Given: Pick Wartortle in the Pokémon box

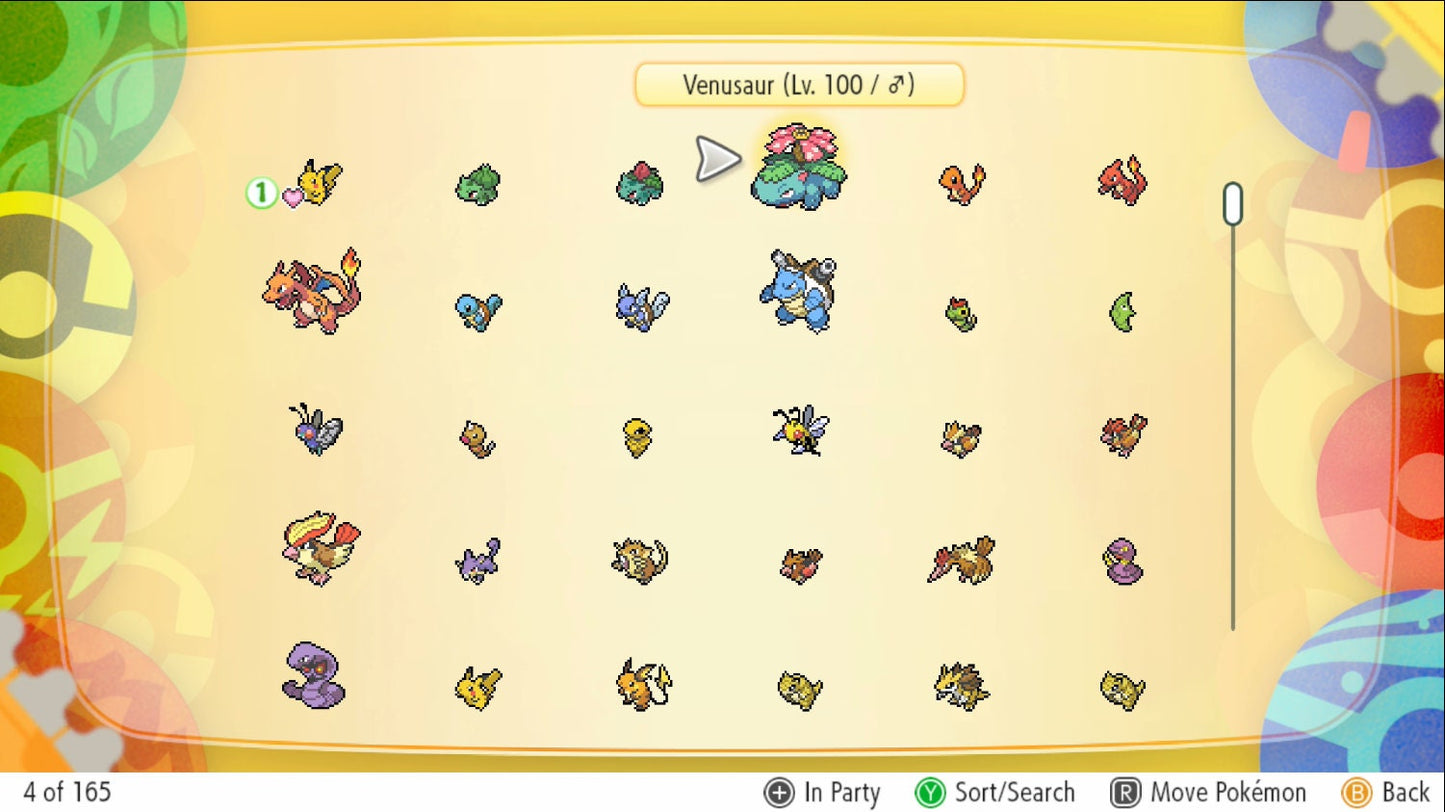Looking at the screenshot, I should click(x=641, y=307).
